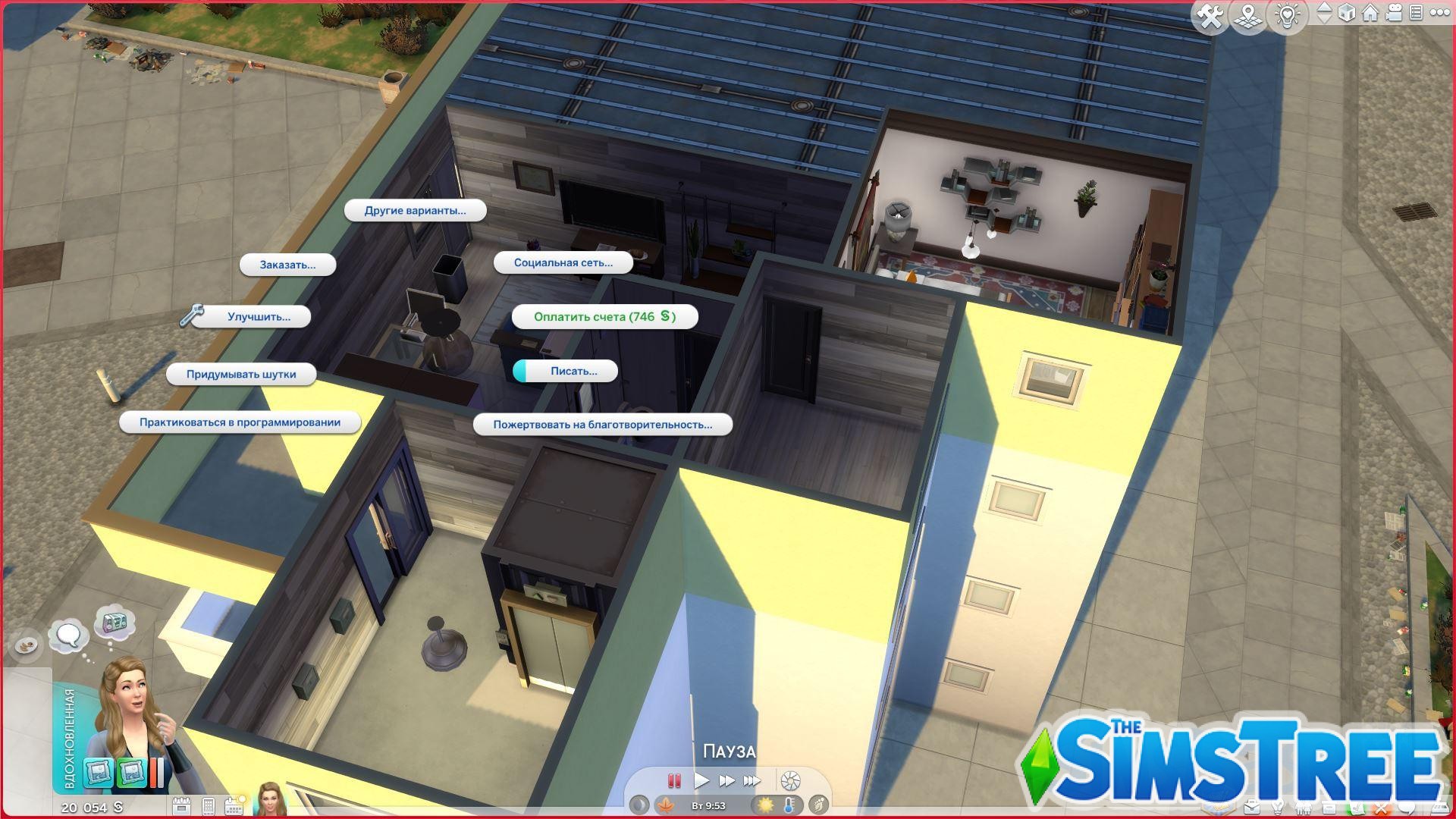This screenshot has height=819, width=1456.
Task: Click the lightbulb hints icon in top bar
Action: (x=1288, y=13)
